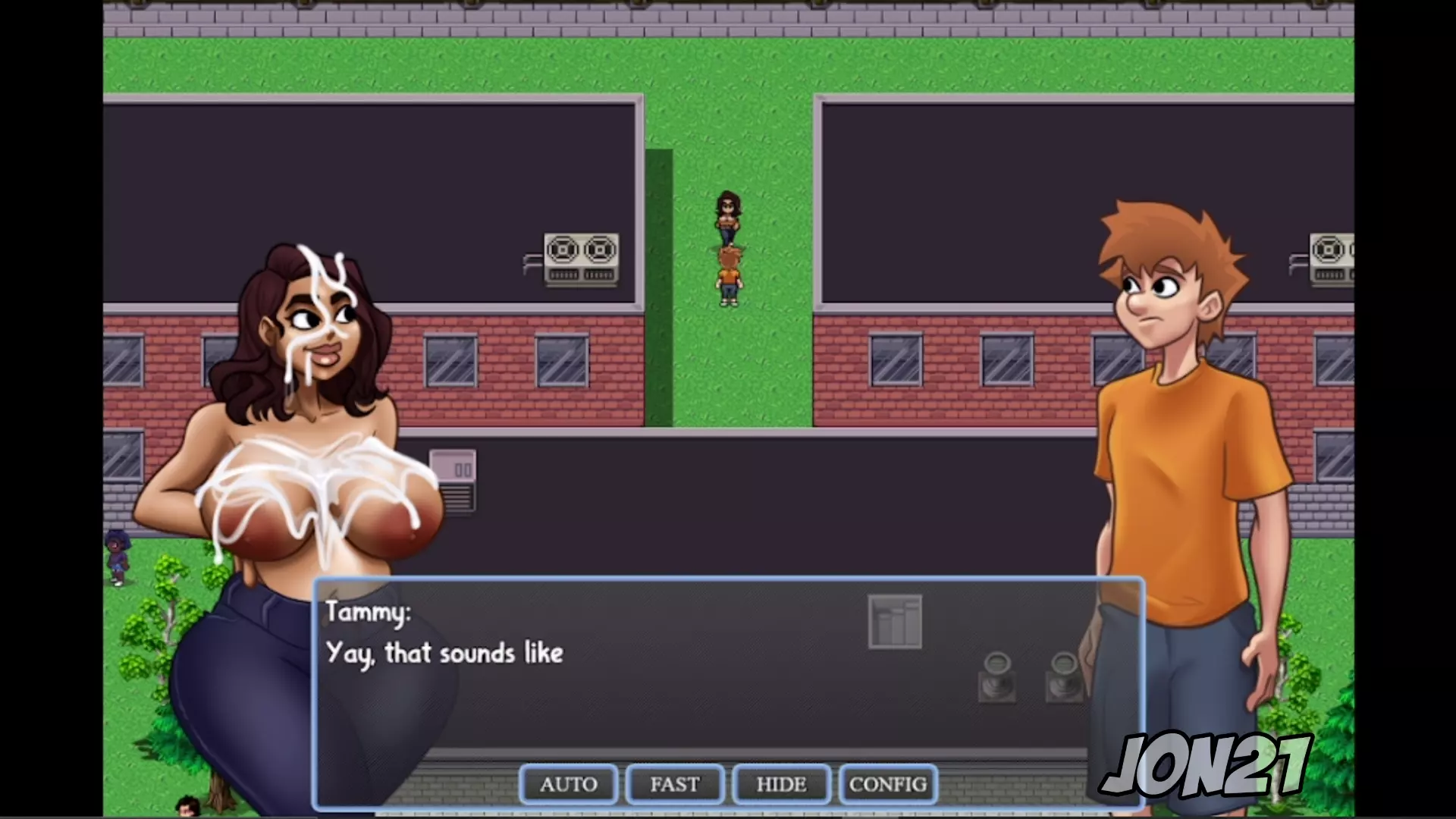
Task: Hide the dialogue box with HIDE
Action: [x=781, y=784]
